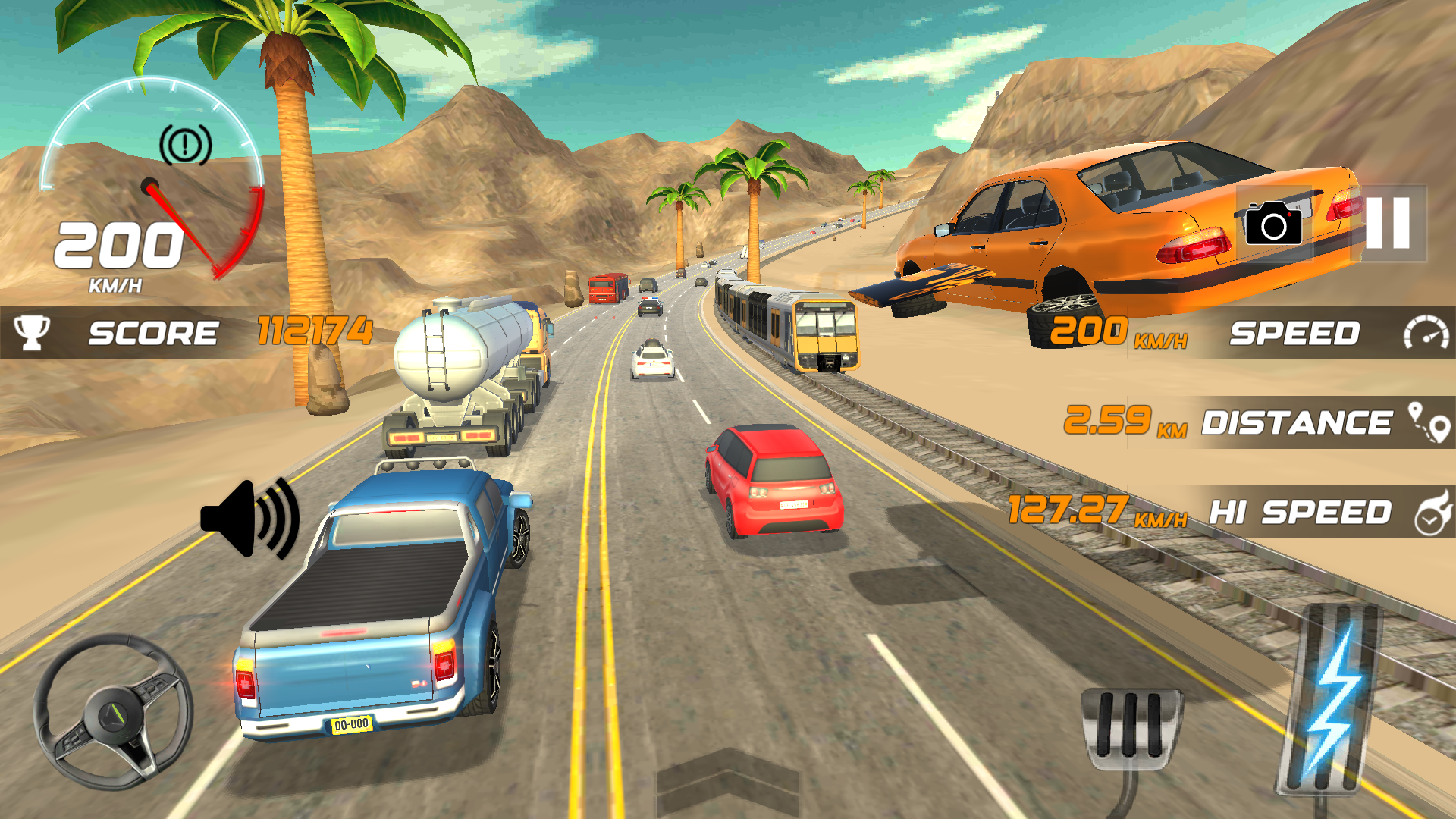The image size is (1456, 819).
Task: Sound the horn speaker button
Action: [x=250, y=519]
